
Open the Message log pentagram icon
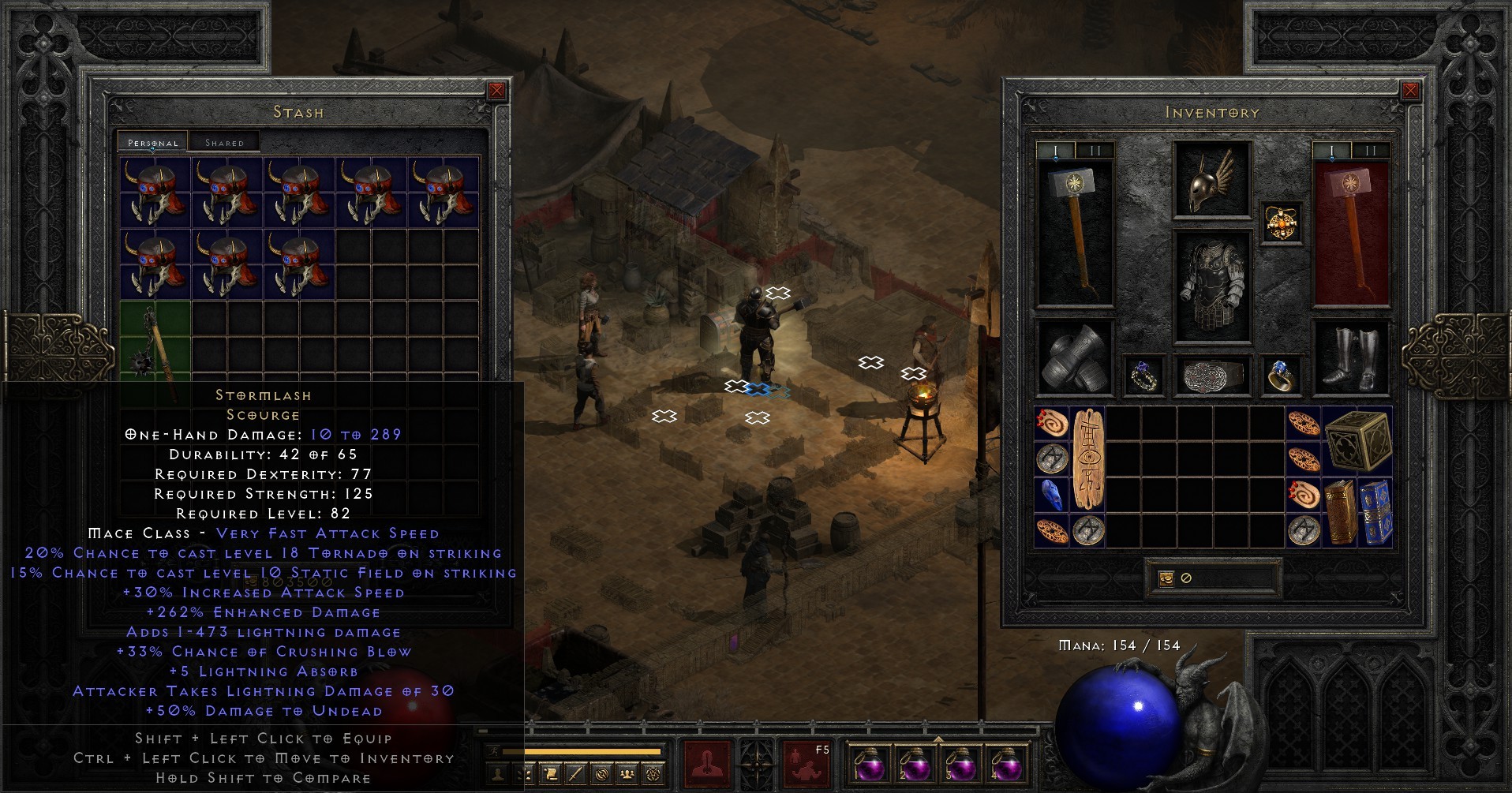click(x=653, y=774)
